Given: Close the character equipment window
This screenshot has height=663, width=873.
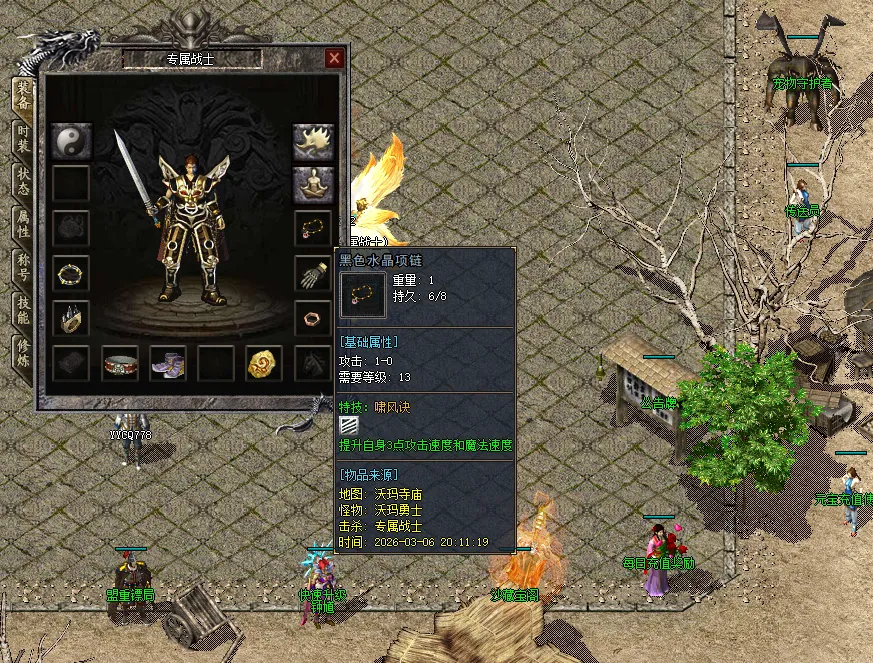Looking at the screenshot, I should [x=334, y=59].
